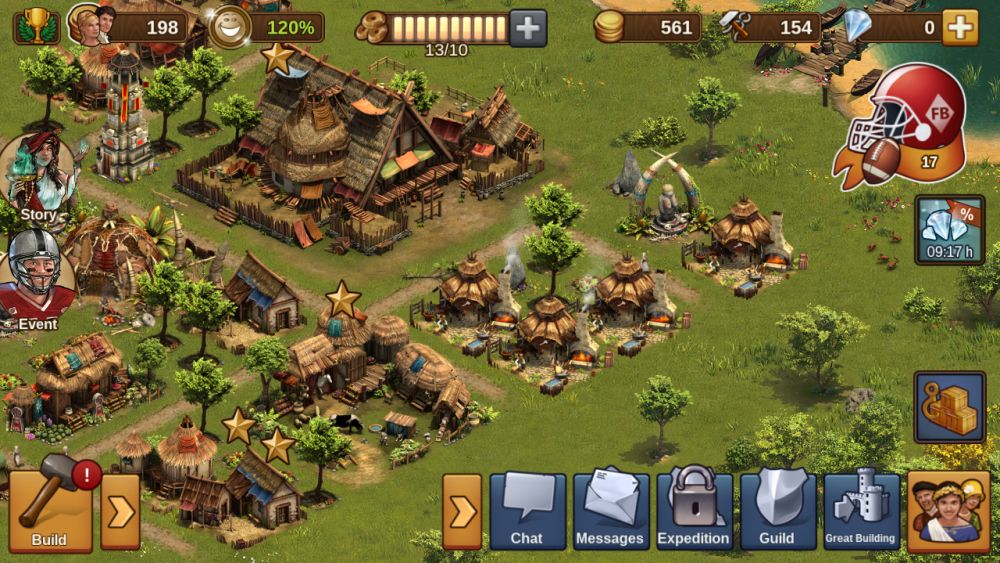Expand the arrow beside Chat
Image resolution: width=1000 pixels, height=563 pixels.
[x=462, y=512]
